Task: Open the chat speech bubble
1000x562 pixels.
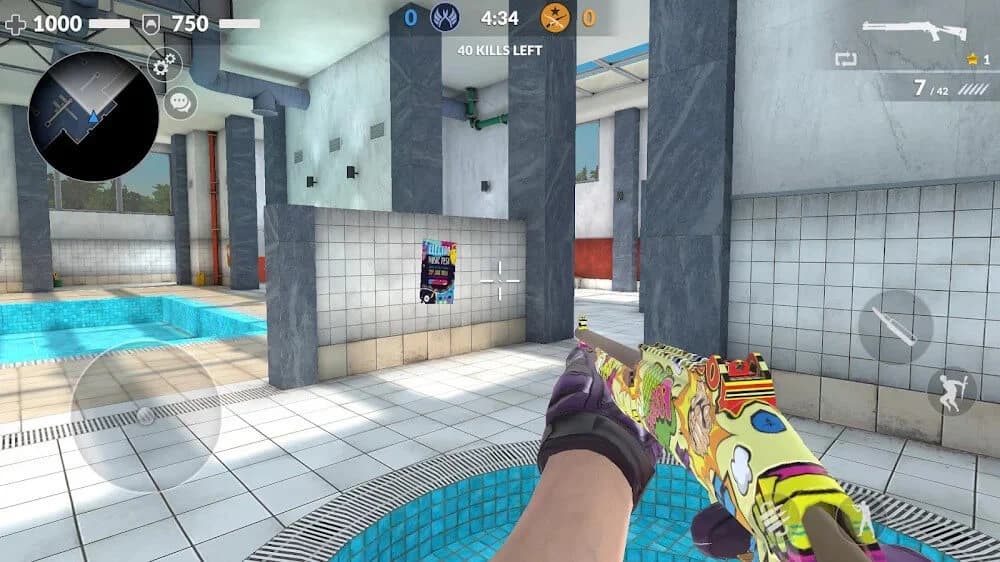Action: click(180, 102)
